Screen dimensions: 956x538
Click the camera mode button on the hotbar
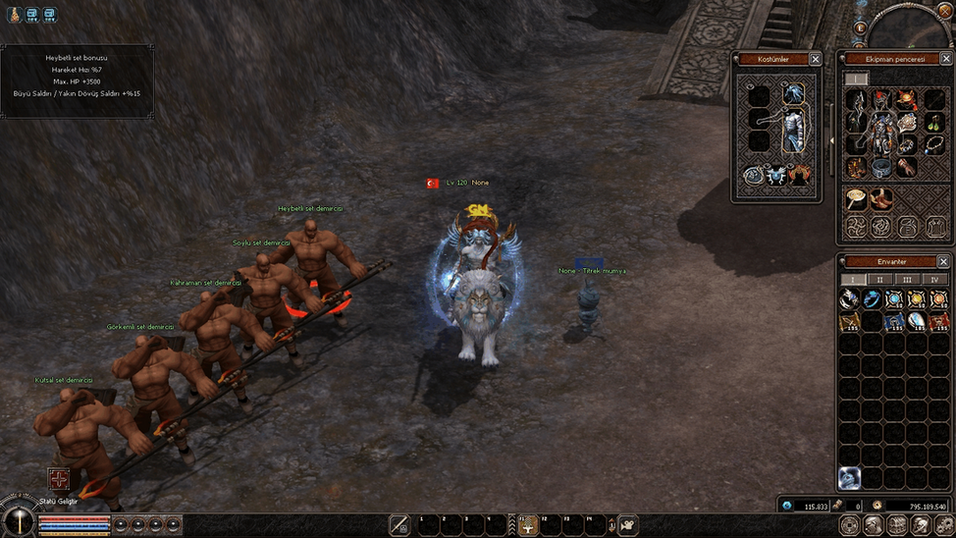click(628, 525)
